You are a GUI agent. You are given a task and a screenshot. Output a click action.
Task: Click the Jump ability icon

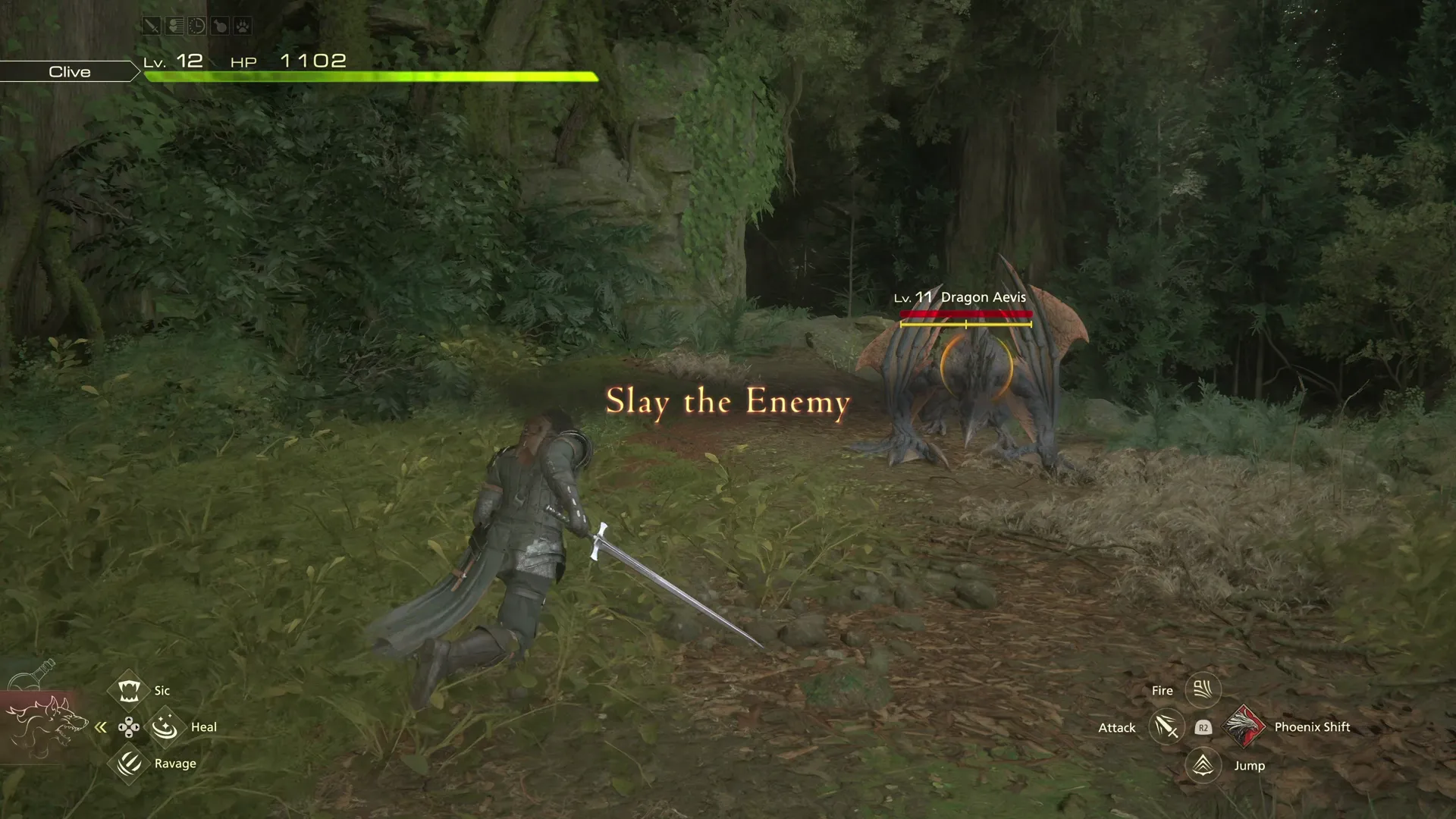pos(1204,765)
